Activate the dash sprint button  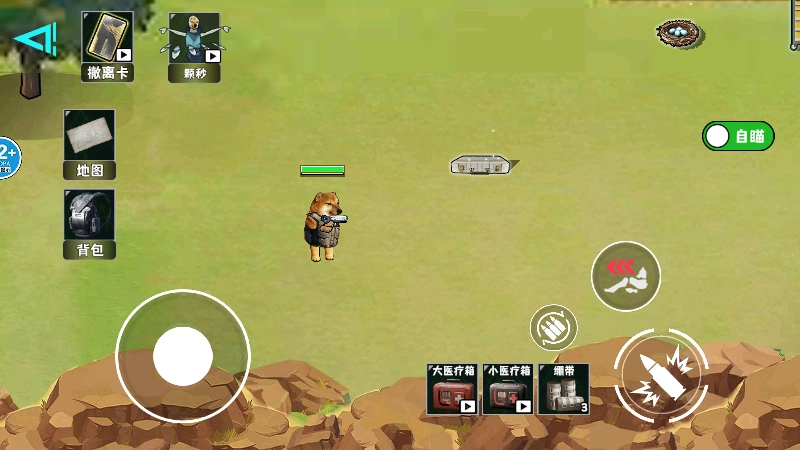click(x=625, y=275)
